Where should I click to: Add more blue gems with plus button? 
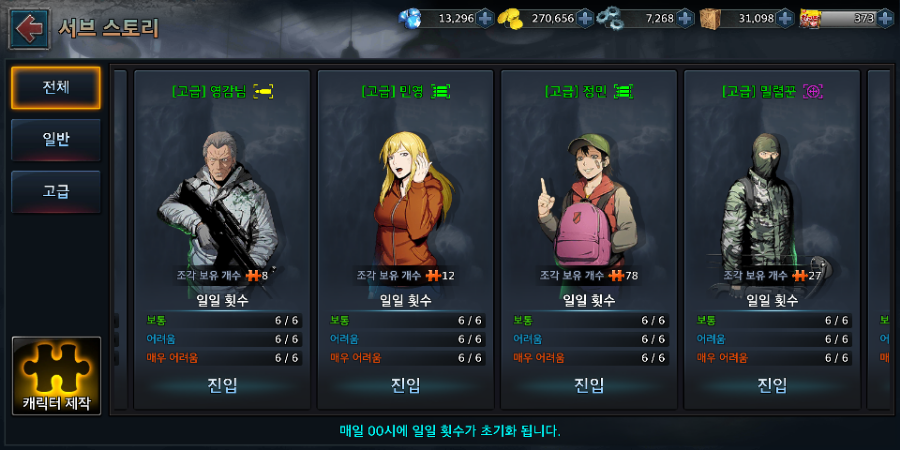coord(485,18)
